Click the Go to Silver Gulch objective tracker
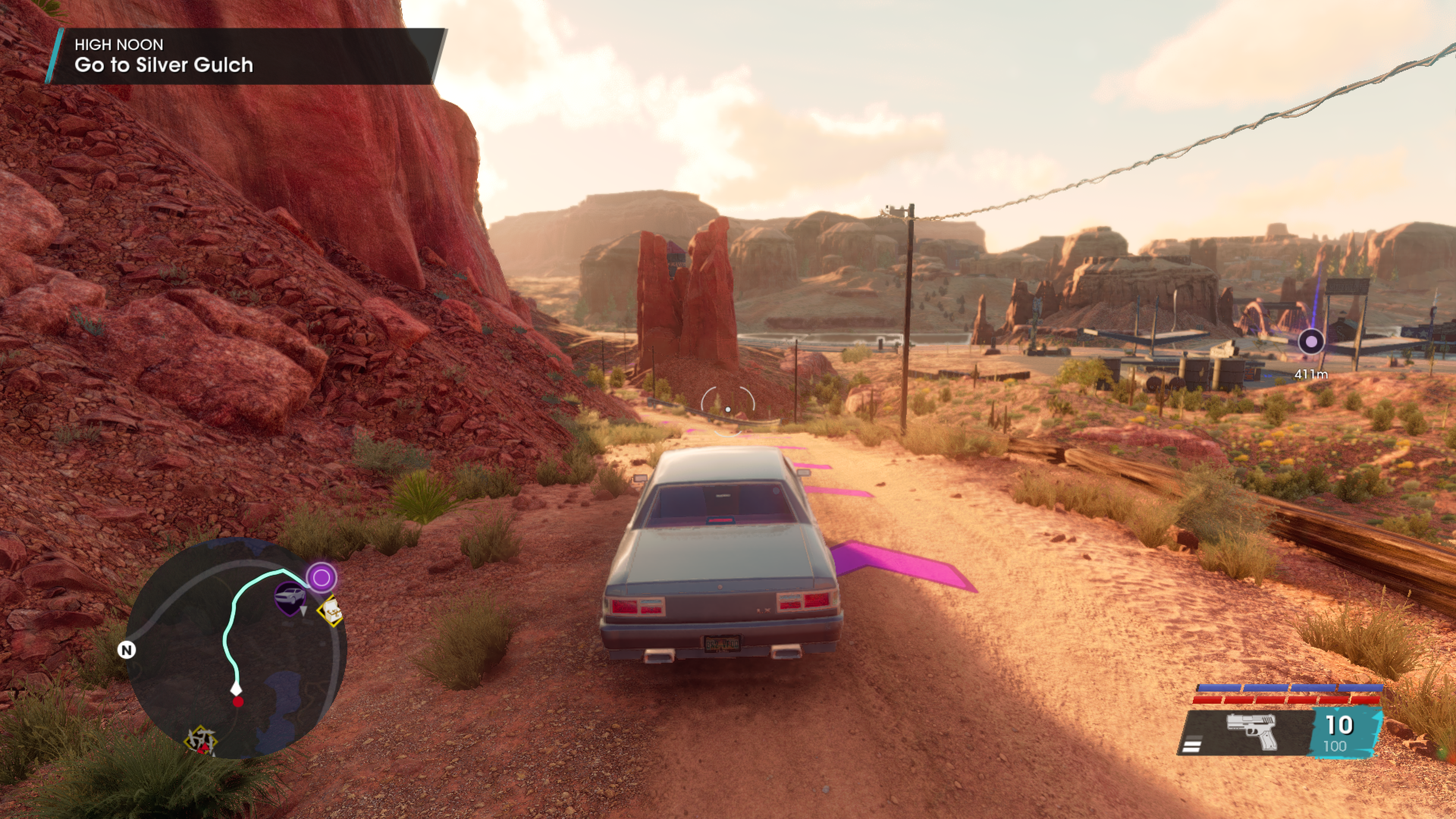Screen dimensions: 1456x819 click(245, 56)
